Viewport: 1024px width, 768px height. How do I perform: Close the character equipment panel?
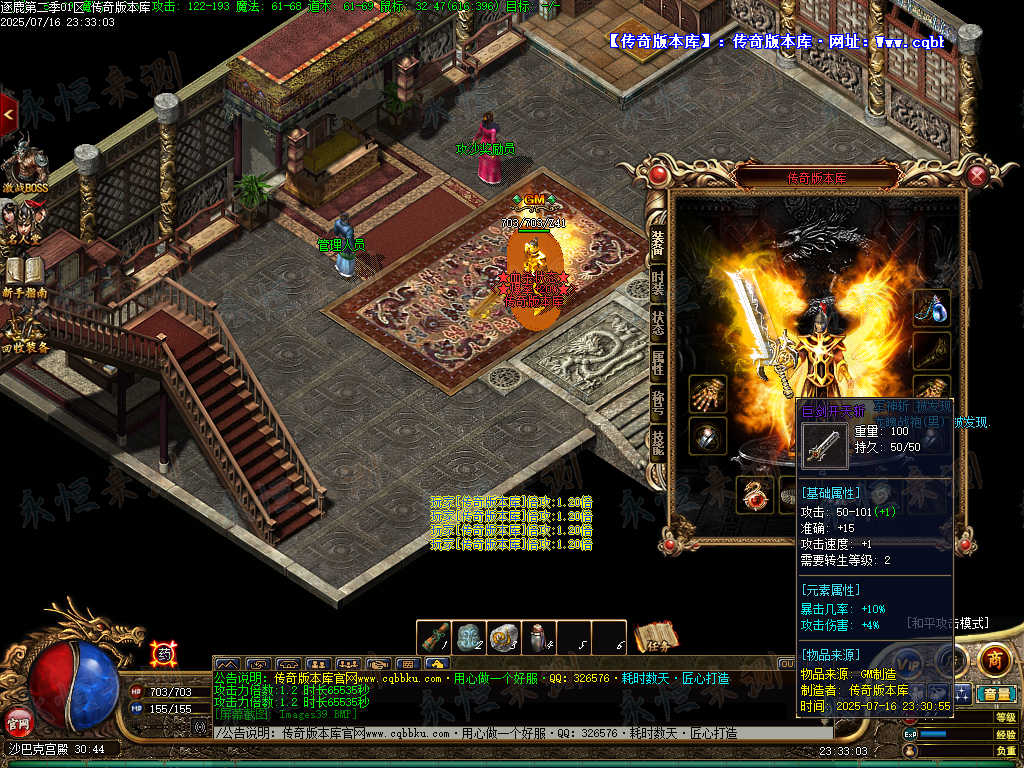point(977,176)
